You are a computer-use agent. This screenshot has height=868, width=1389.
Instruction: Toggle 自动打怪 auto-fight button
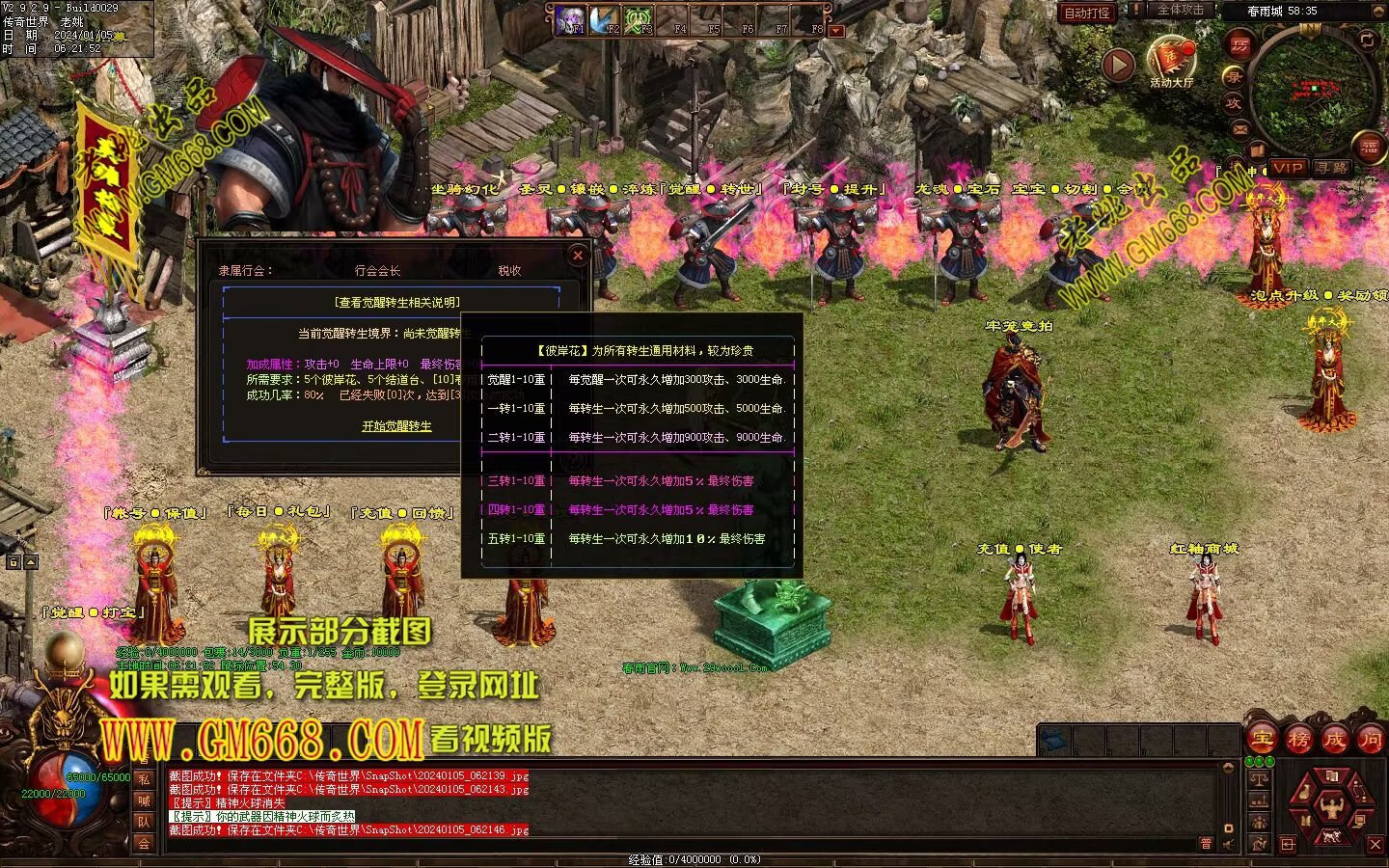coord(1087,13)
